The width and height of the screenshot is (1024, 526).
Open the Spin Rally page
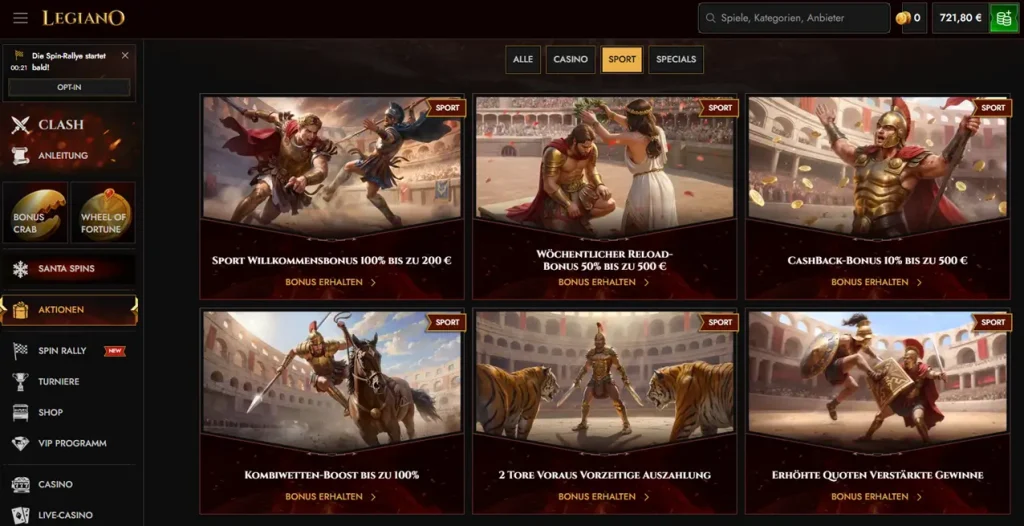pyautogui.click(x=62, y=351)
